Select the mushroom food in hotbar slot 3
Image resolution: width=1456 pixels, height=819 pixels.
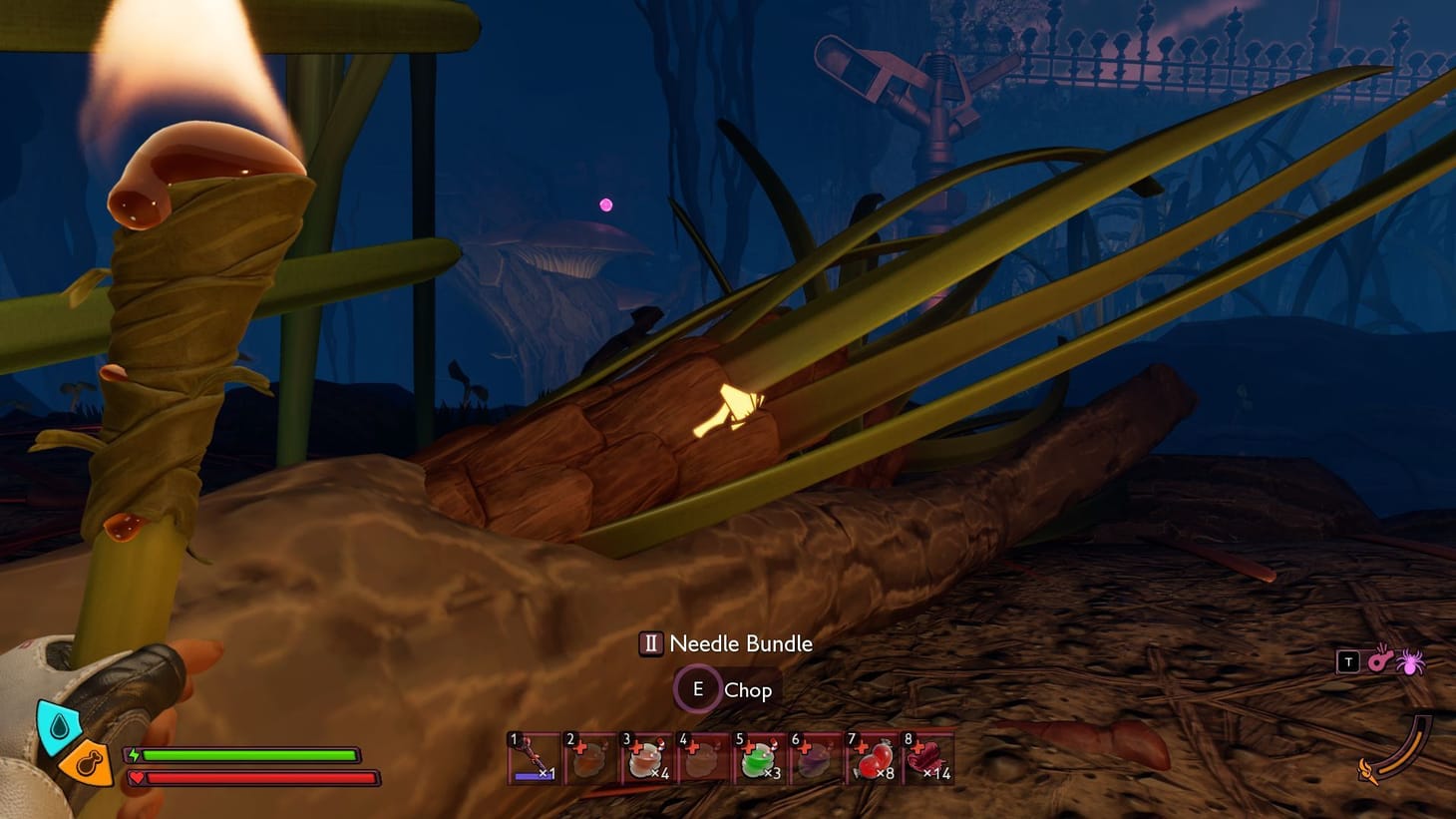tap(644, 760)
